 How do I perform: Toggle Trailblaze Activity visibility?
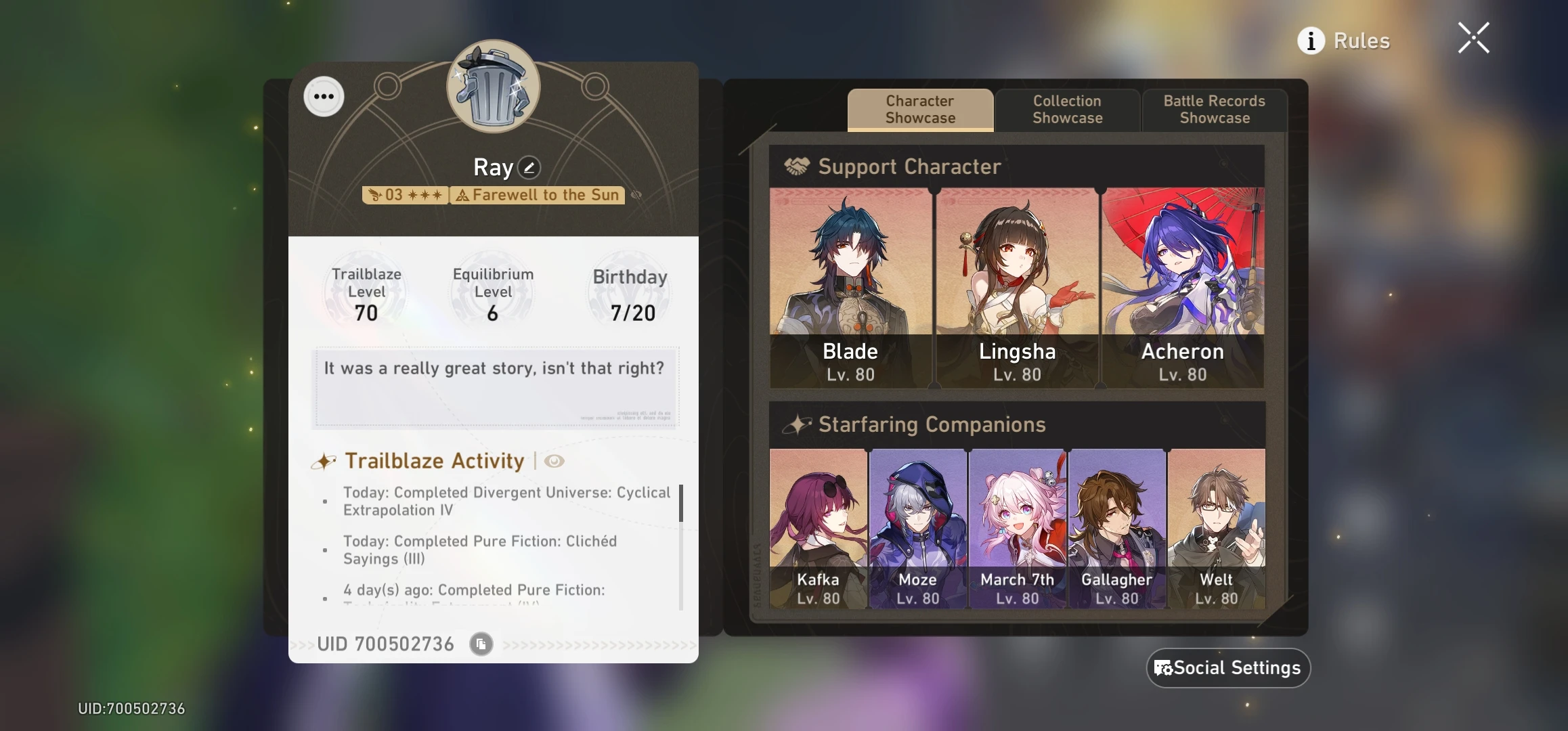point(555,461)
